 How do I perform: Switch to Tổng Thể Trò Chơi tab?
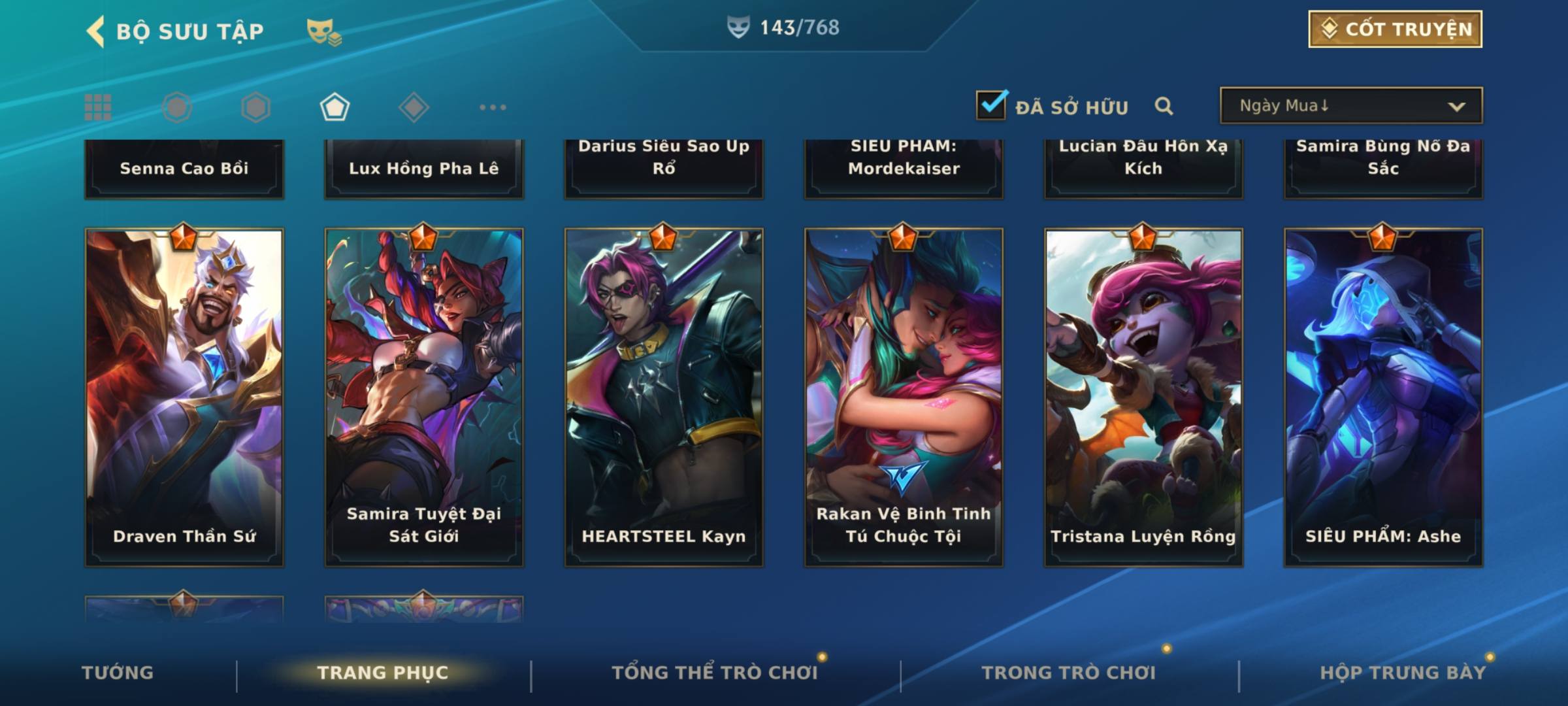pos(715,673)
